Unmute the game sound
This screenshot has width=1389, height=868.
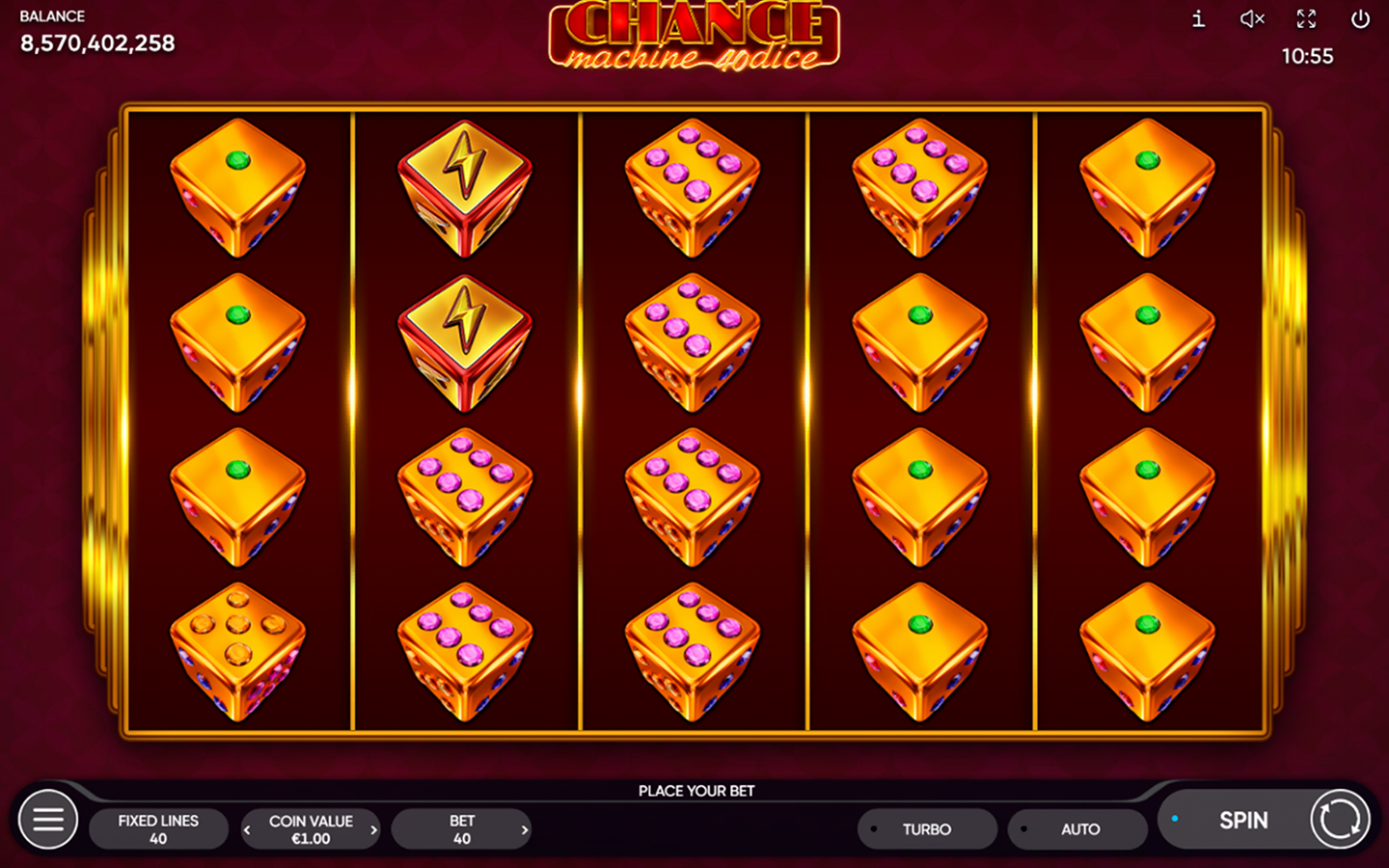click(x=1251, y=19)
